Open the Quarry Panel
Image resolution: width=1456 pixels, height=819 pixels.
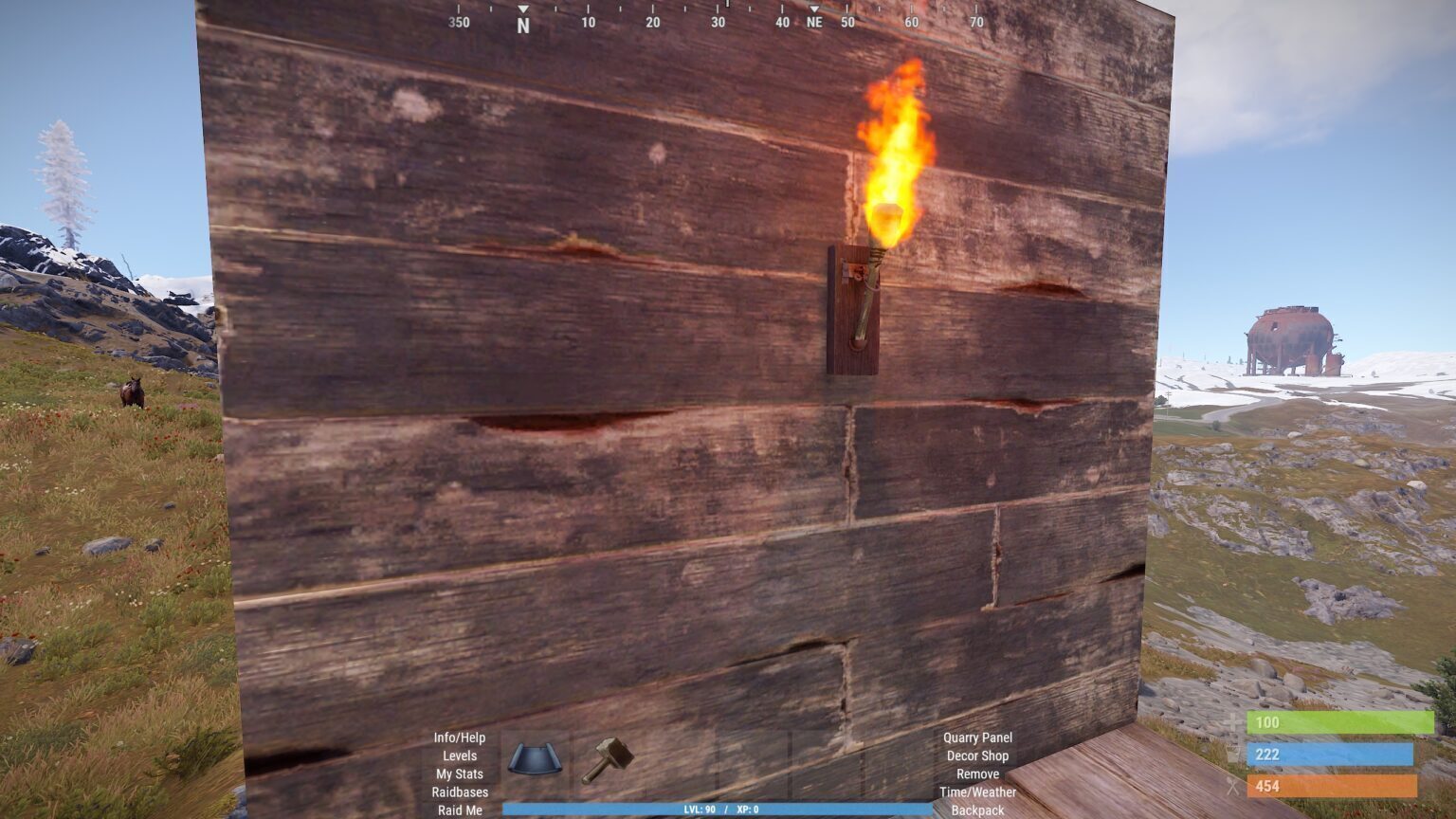[x=977, y=737]
